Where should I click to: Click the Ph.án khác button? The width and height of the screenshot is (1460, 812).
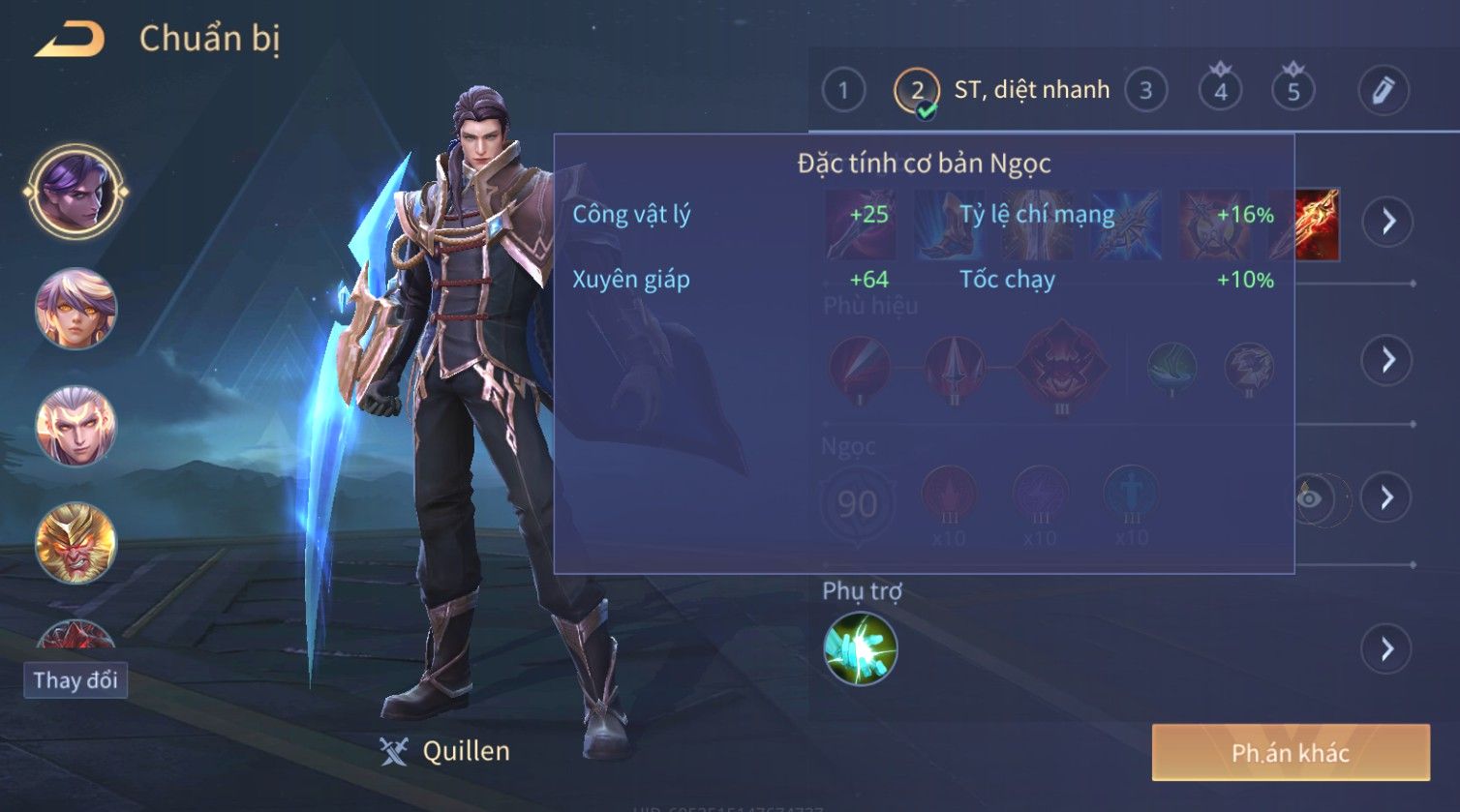coord(1290,753)
